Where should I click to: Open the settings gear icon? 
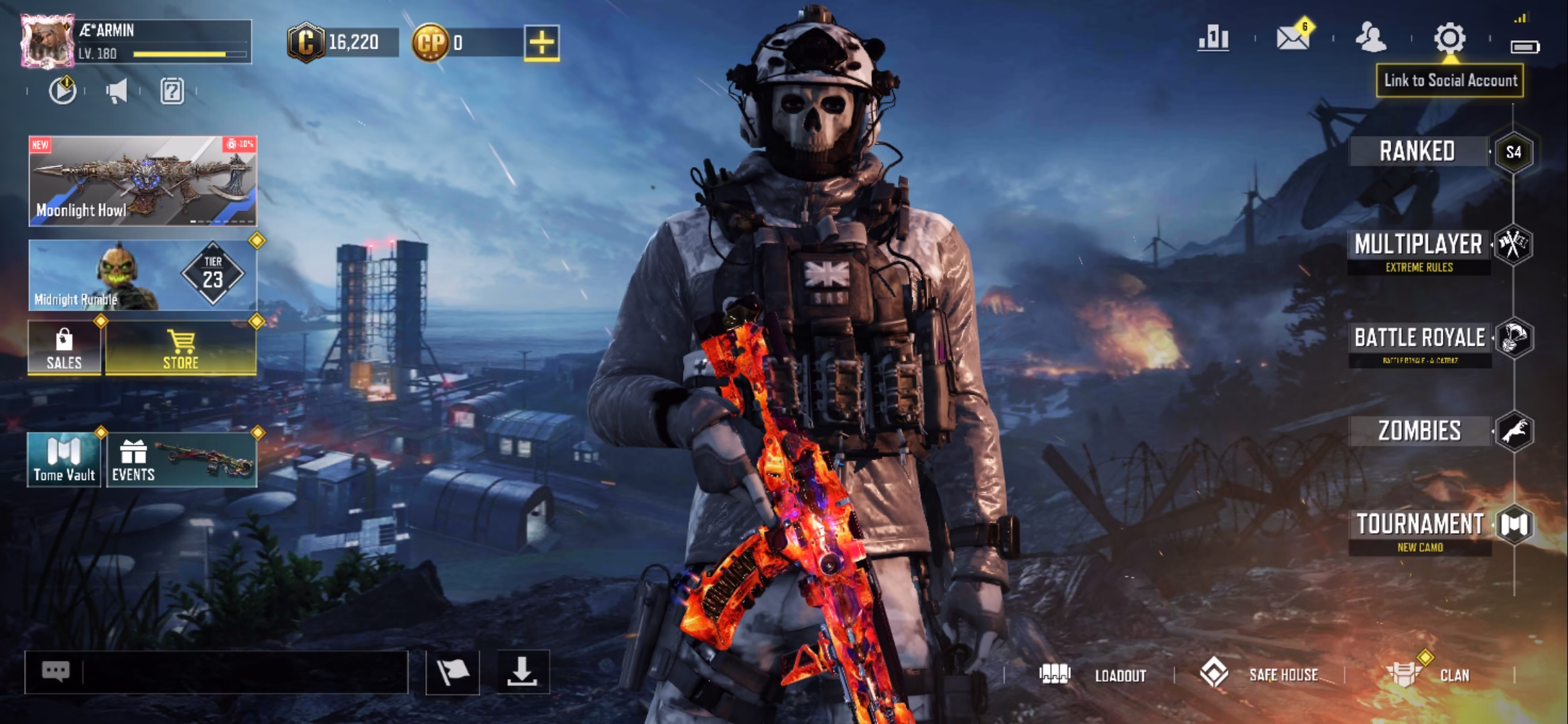pos(1449,38)
